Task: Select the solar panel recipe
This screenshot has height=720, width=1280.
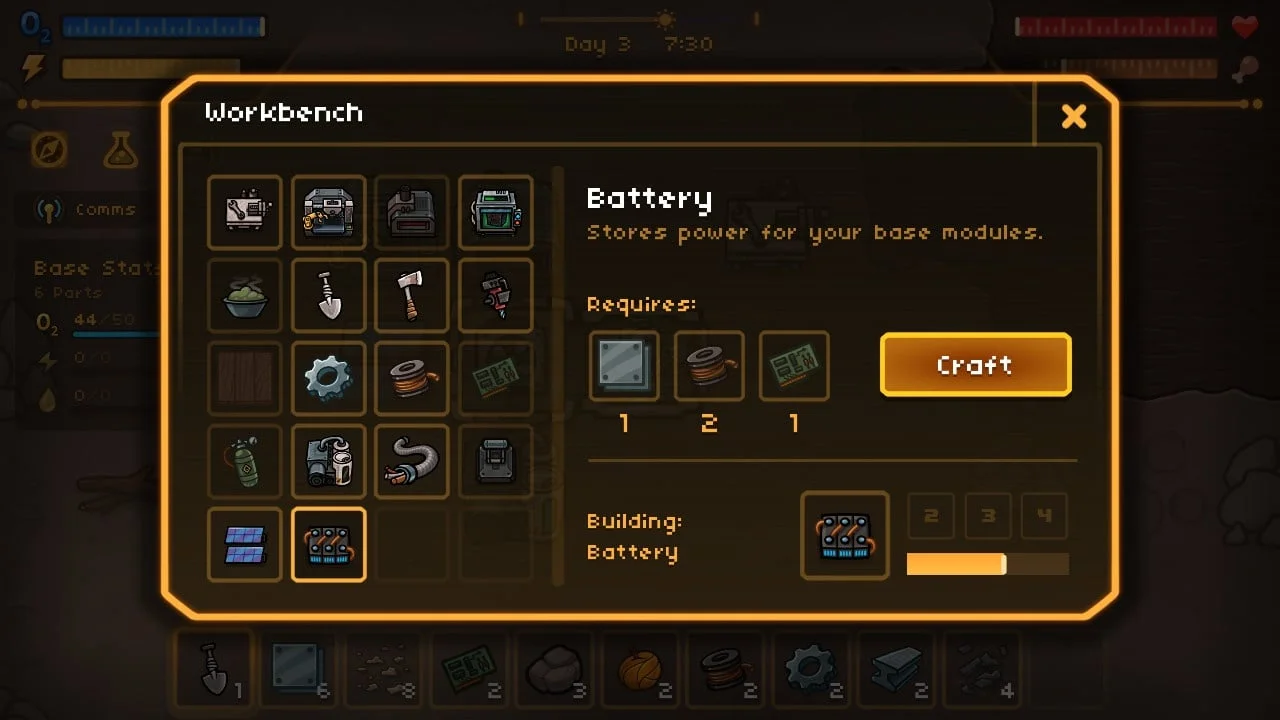Action: 245,545
